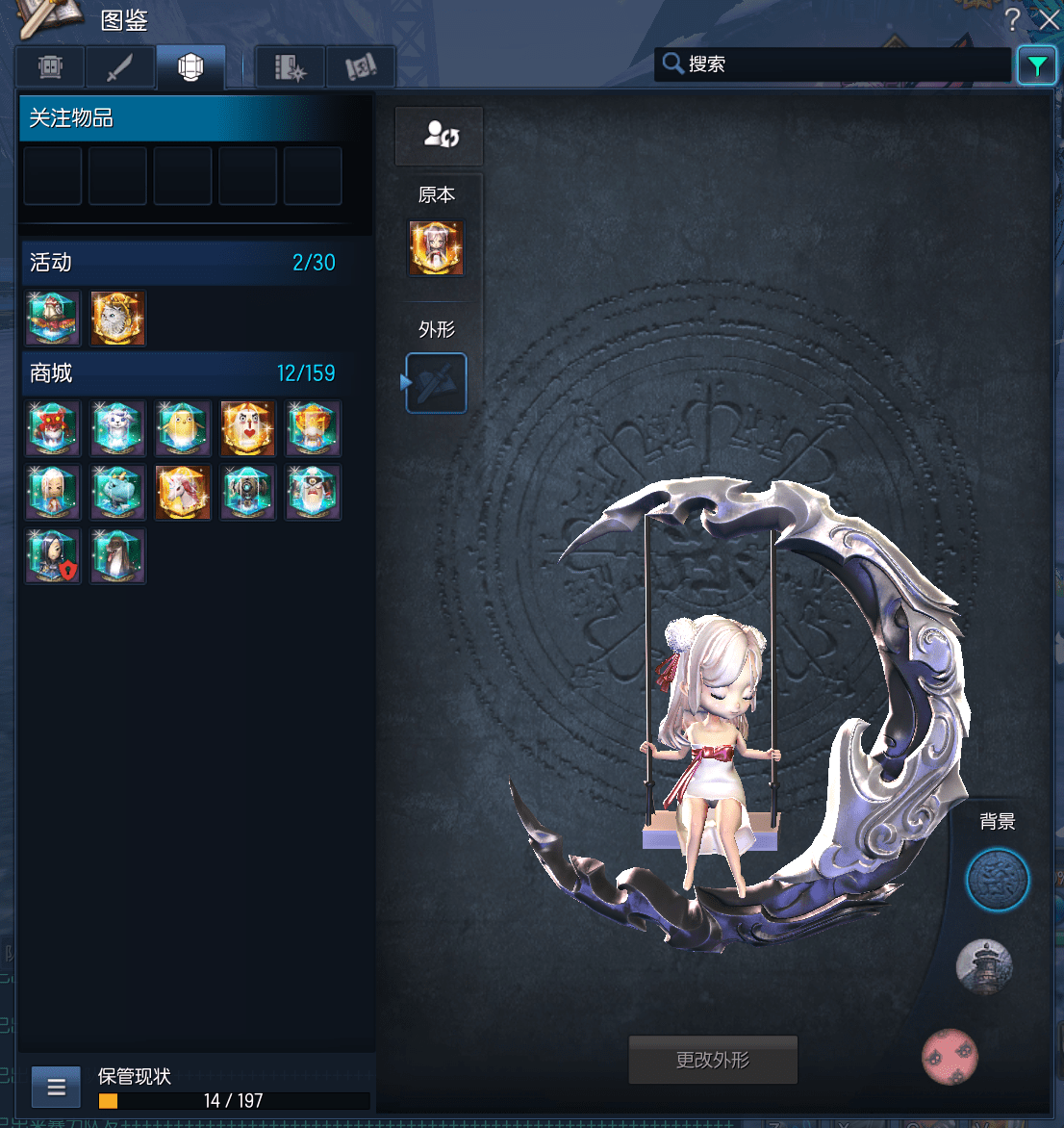Select the white cat pet in 活动

tap(118, 319)
